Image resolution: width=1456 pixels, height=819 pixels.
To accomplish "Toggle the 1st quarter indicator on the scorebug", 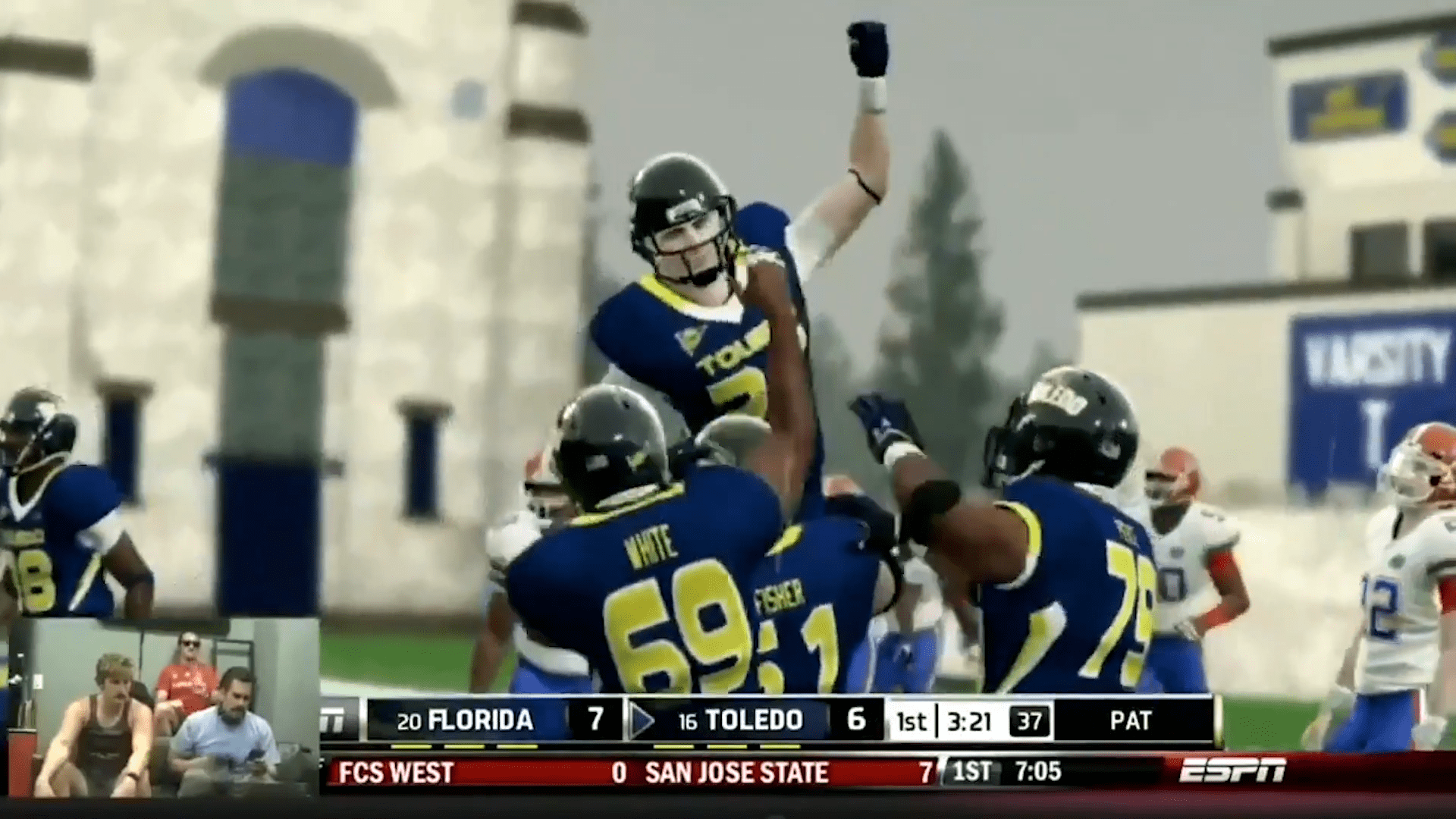I will 913,721.
